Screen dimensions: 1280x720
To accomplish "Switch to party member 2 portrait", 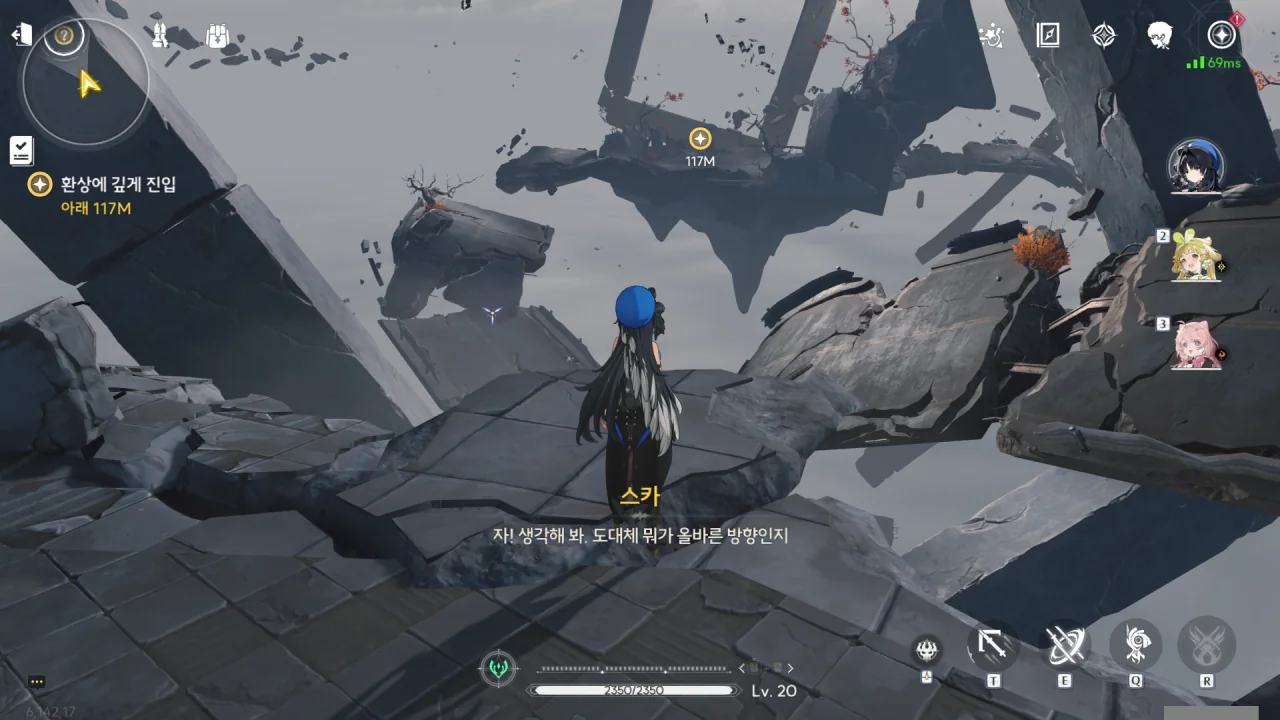I will [x=1197, y=258].
